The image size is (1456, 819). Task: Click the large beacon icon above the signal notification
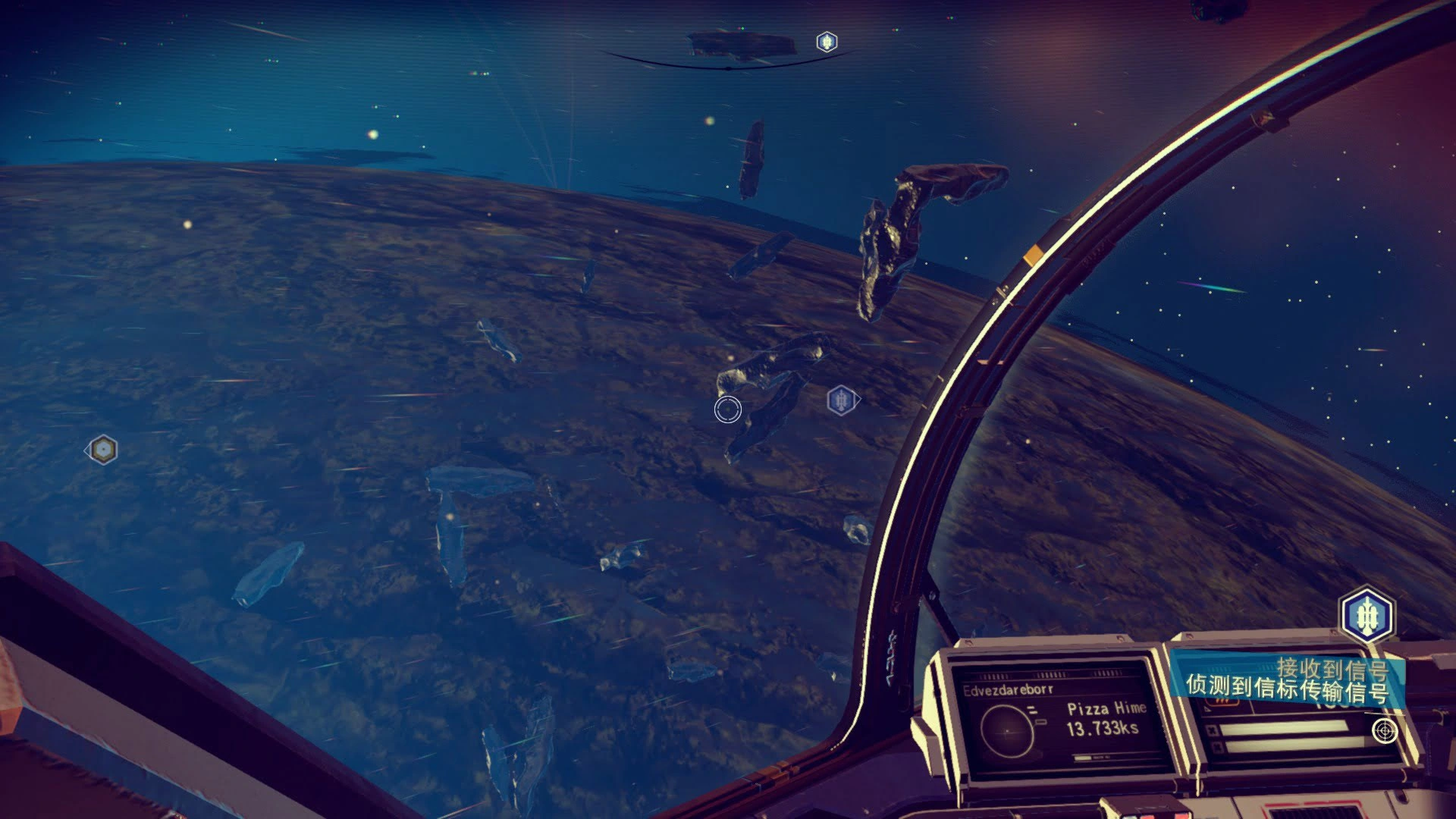[x=1367, y=615]
